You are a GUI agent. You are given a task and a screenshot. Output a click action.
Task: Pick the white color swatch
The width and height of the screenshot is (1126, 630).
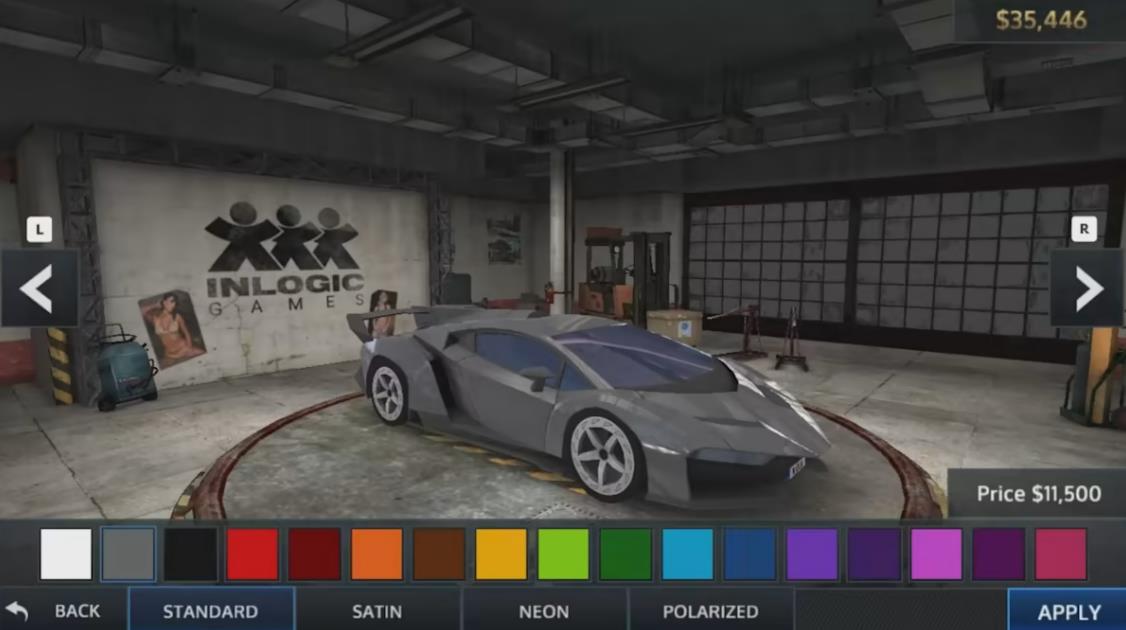click(x=66, y=554)
